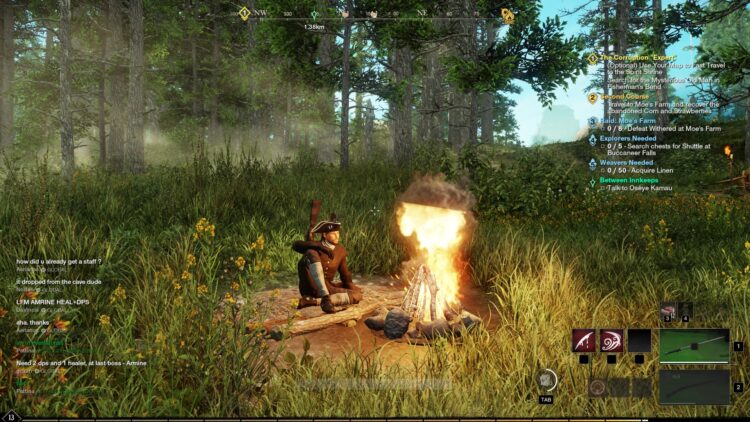
Task: Click the quest marker on the compass bar
Action: tap(508, 15)
